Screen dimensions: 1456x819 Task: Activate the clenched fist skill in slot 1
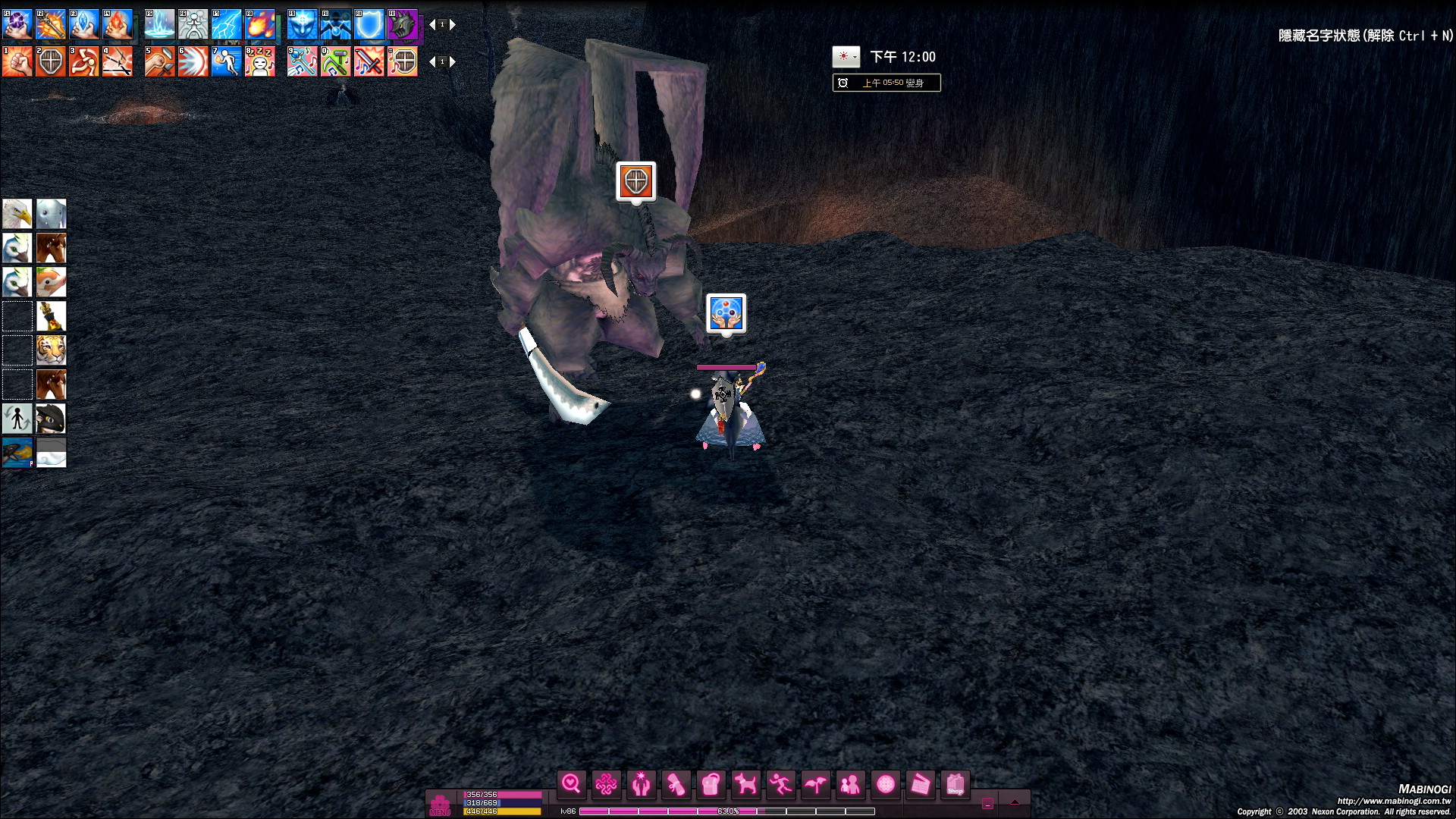[17, 62]
